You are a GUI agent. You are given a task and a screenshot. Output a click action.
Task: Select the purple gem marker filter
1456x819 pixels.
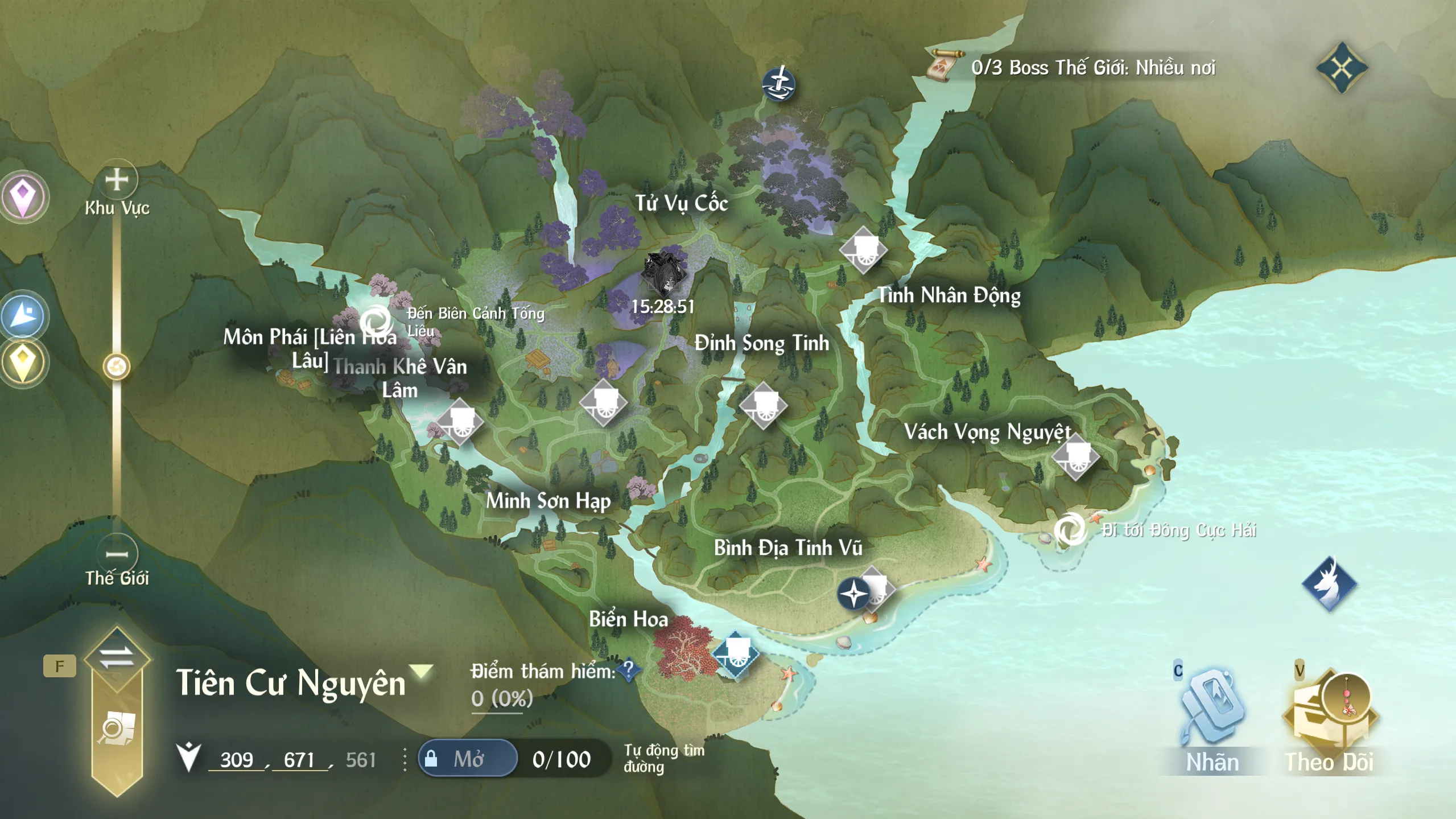(23, 196)
